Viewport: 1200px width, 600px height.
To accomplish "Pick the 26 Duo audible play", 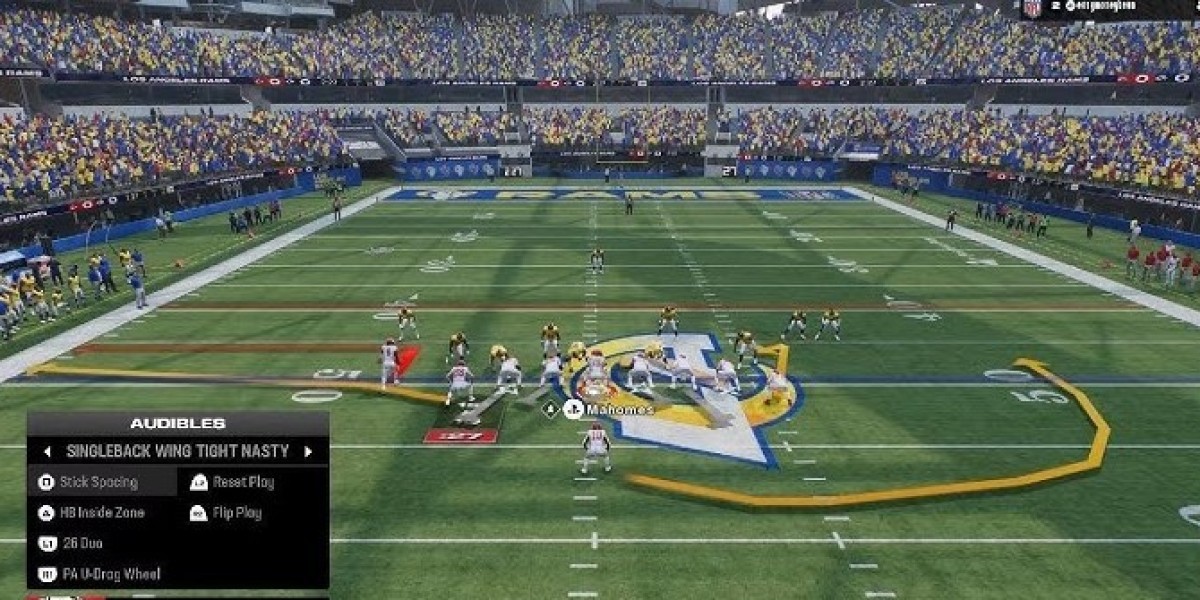I will tap(80, 544).
